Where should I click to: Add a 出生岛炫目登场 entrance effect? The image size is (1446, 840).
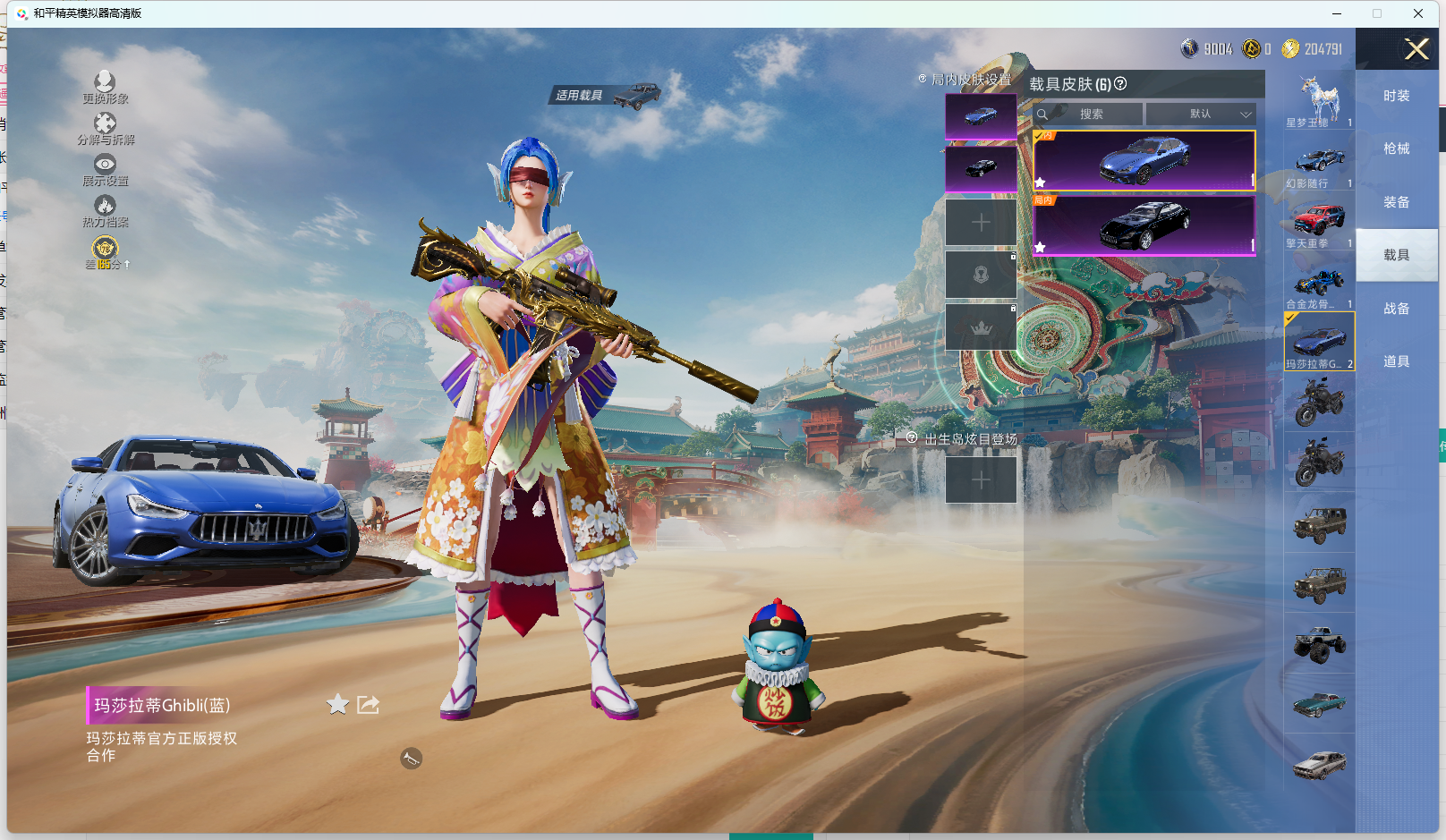coord(981,480)
